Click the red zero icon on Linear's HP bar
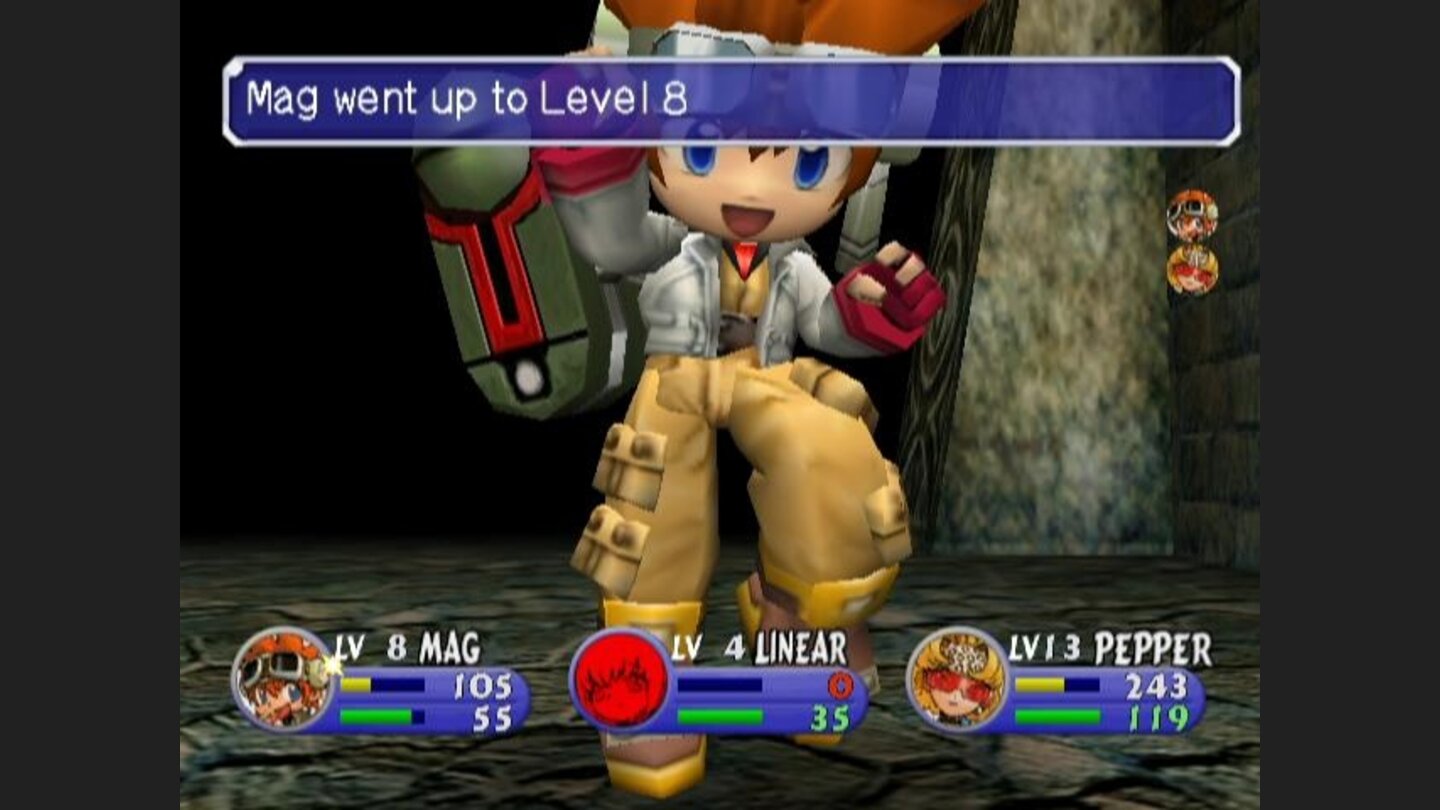1440x810 pixels. [841, 684]
